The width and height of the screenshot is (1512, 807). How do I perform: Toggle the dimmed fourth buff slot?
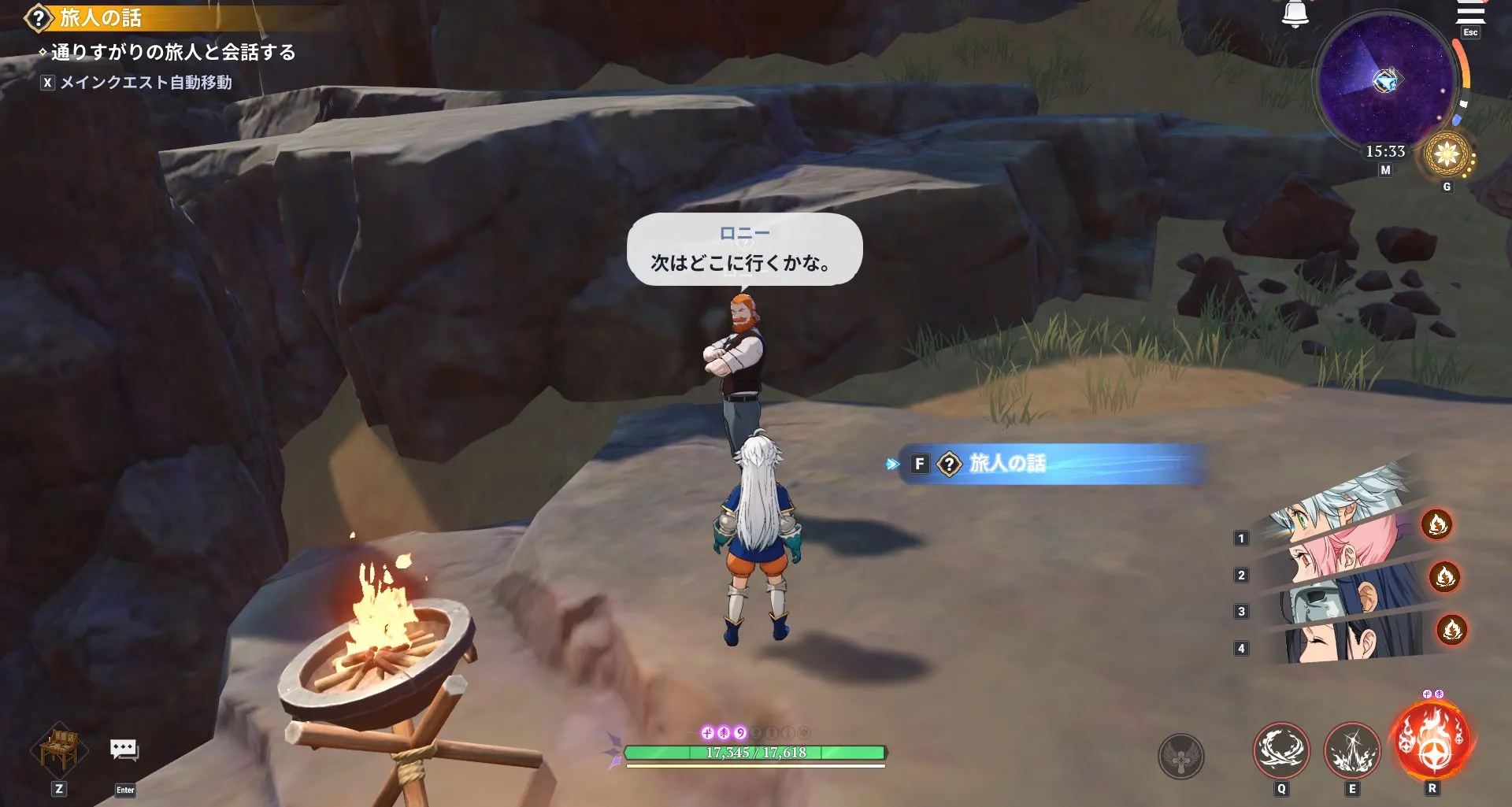pos(754,732)
